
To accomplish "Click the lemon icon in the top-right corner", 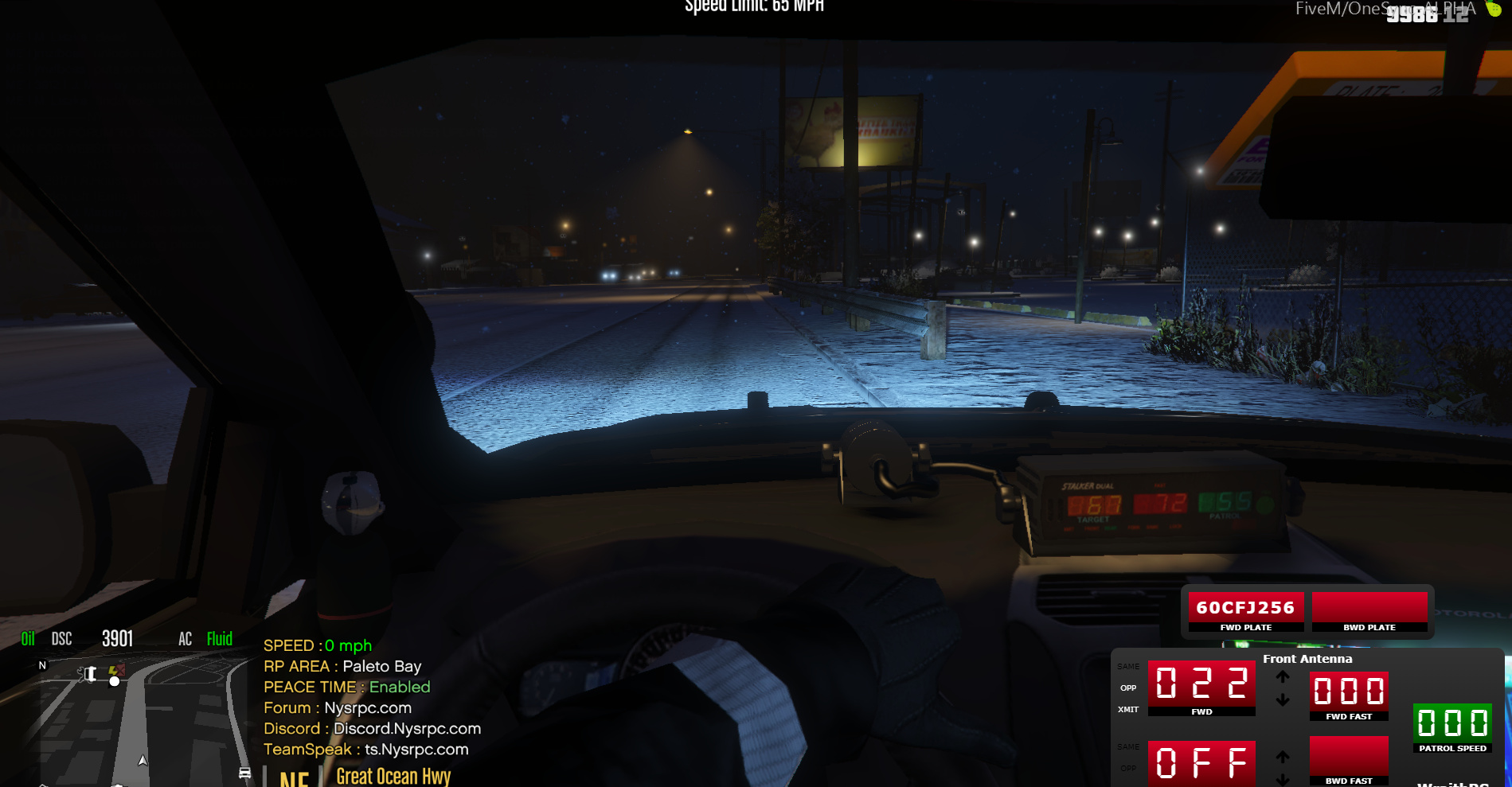I will tap(1496, 10).
